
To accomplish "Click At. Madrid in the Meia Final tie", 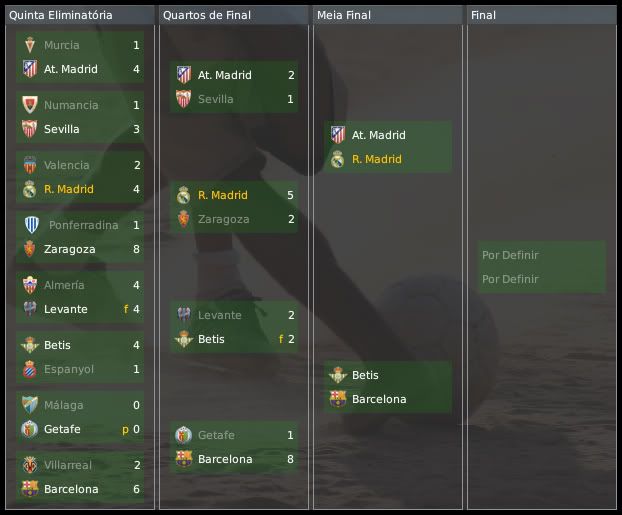I will [x=379, y=135].
